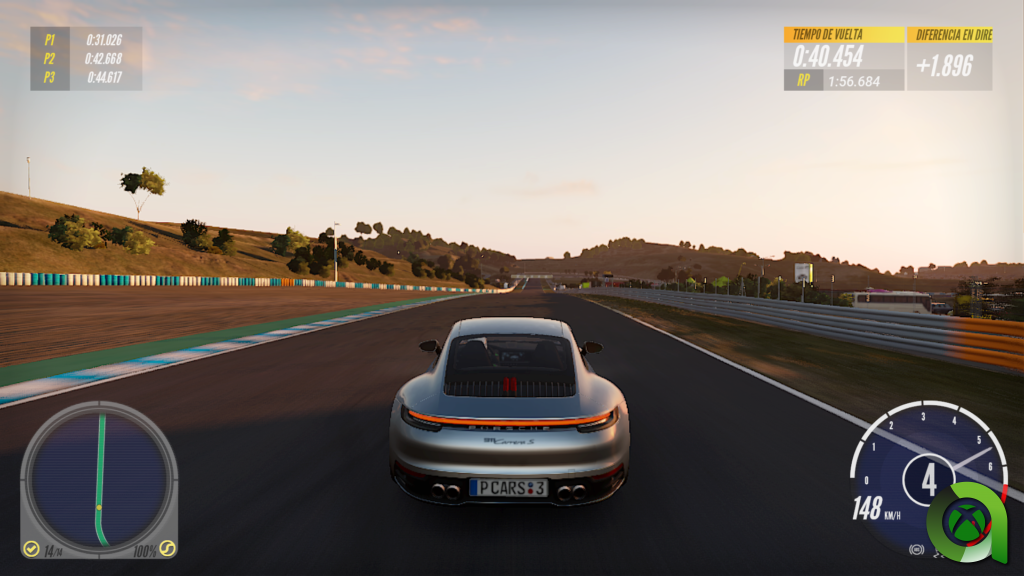The image size is (1024, 576).
Task: Click the ABS brake indicator icon
Action: (916, 549)
